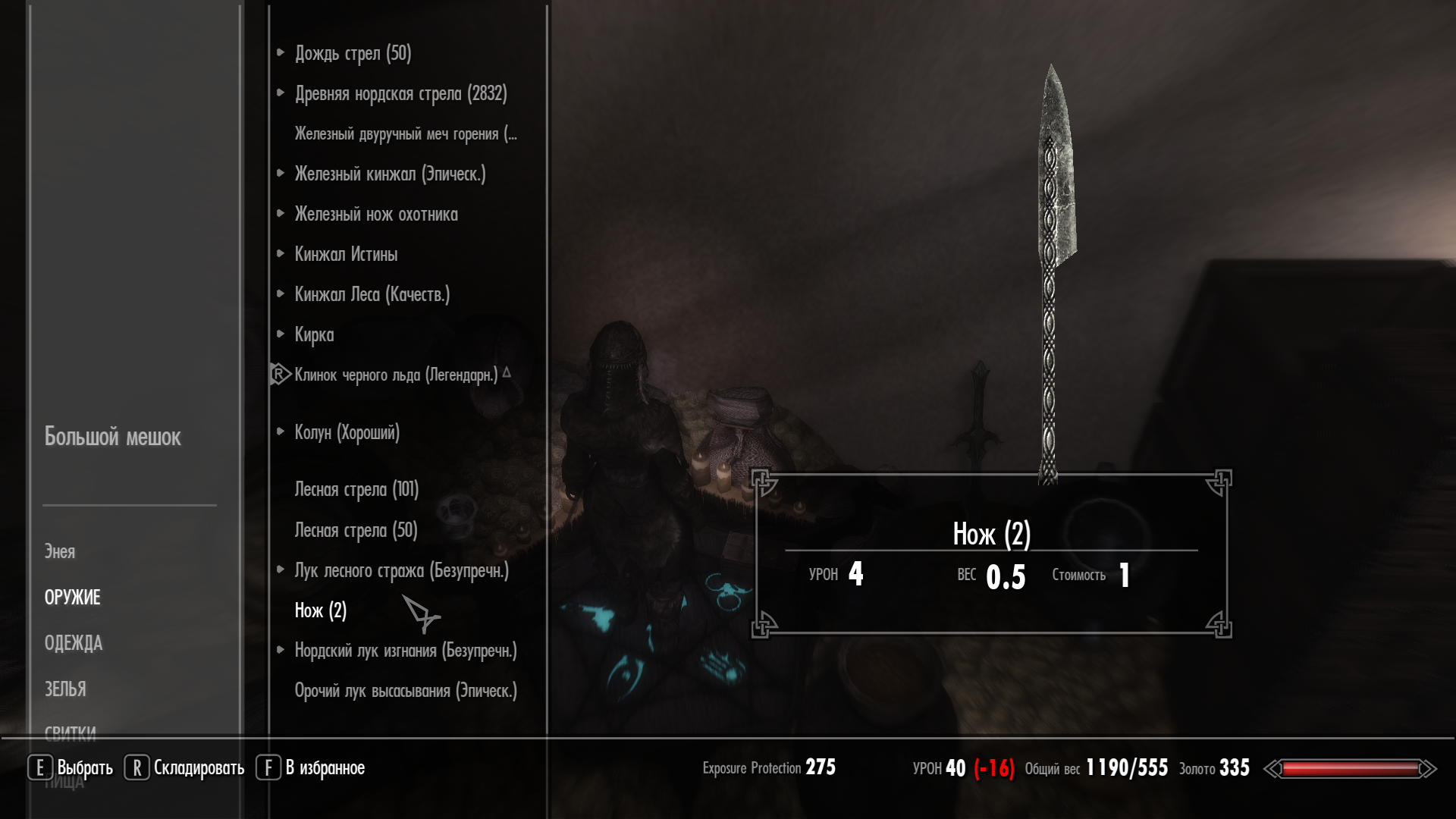Pick Железный кинжал (Эпическ.)

point(390,174)
